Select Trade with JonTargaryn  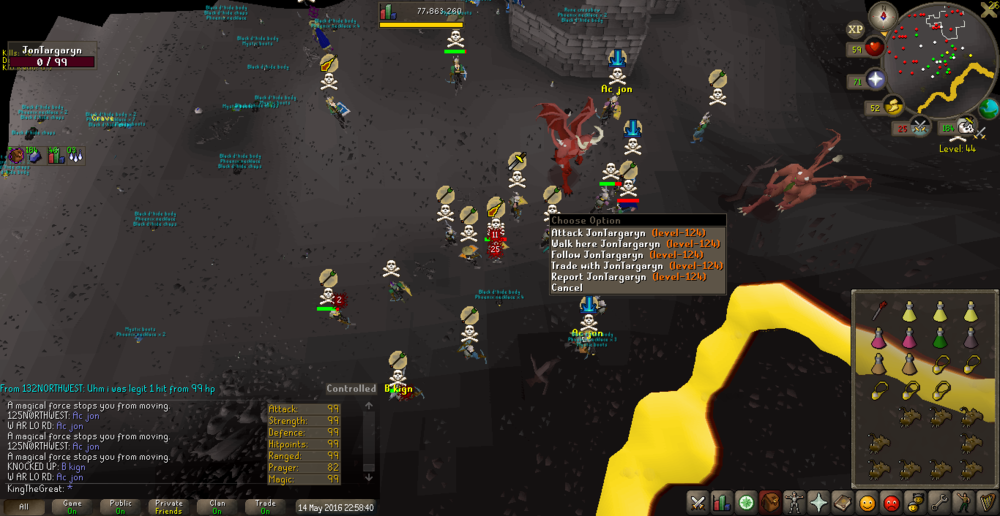coord(636,265)
